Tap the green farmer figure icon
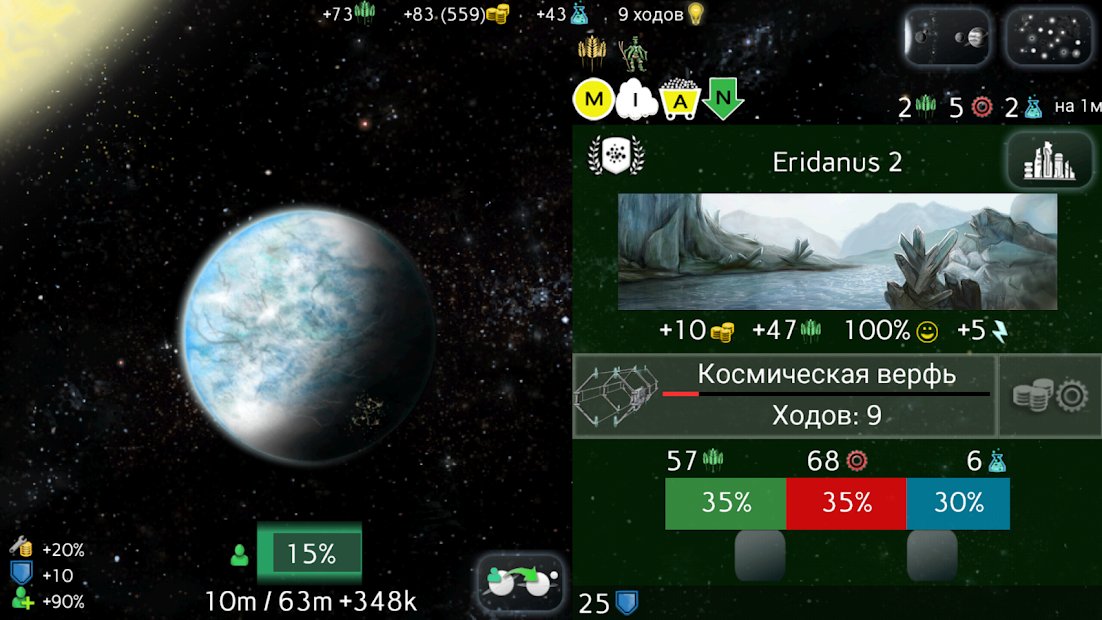 631,54
